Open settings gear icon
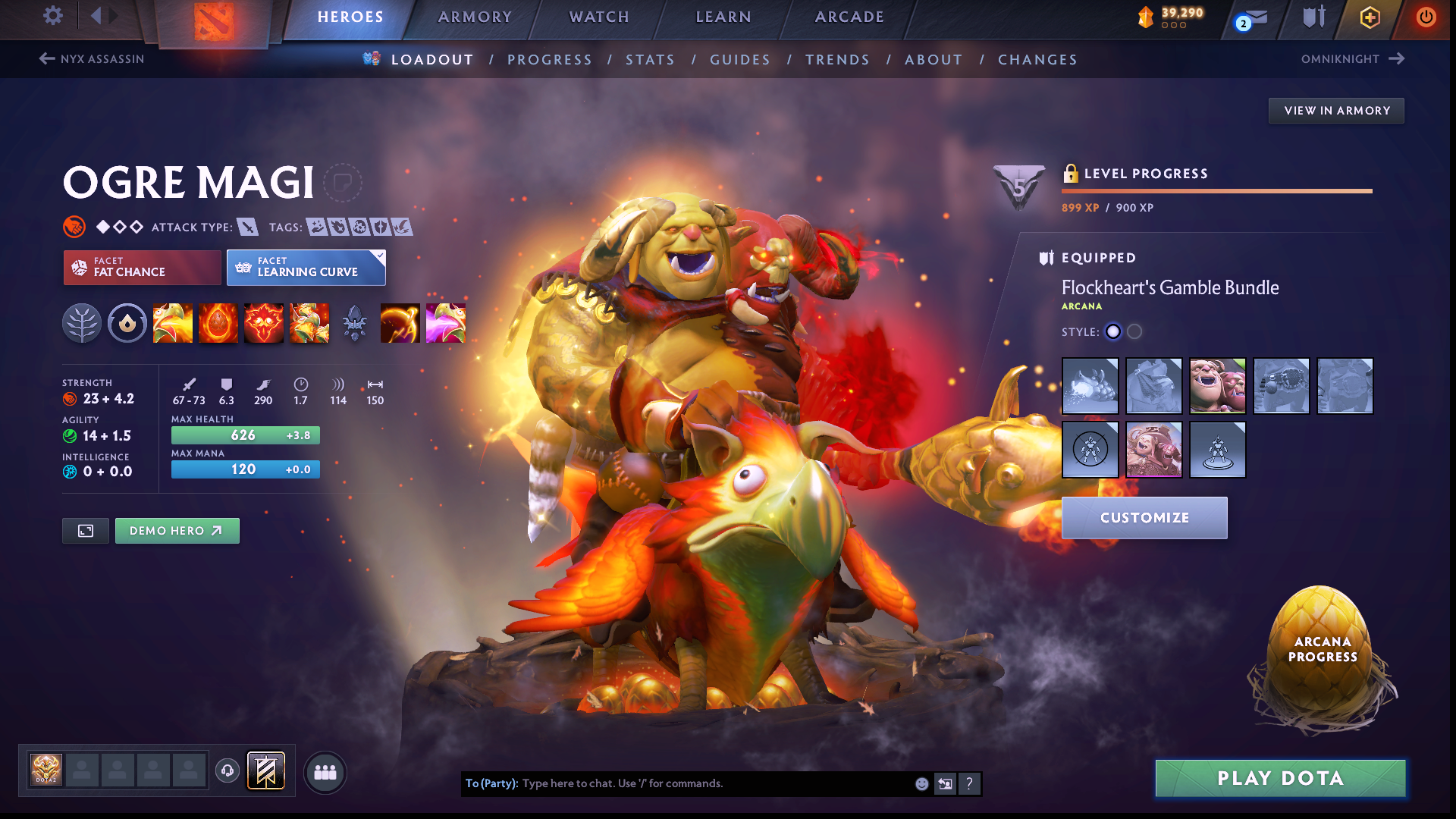 [53, 16]
